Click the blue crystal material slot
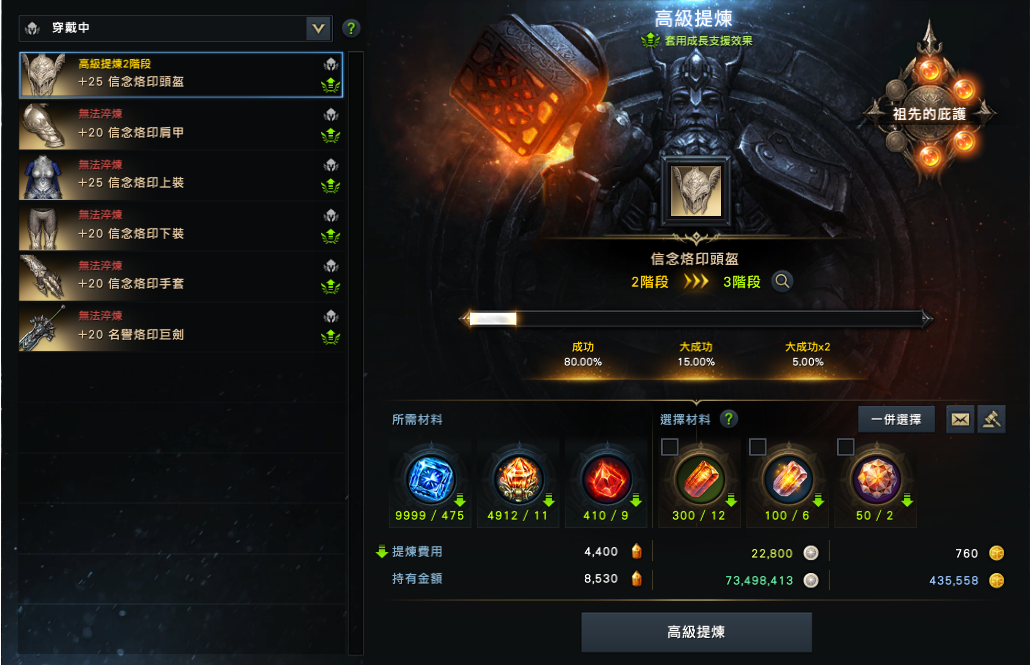 431,479
